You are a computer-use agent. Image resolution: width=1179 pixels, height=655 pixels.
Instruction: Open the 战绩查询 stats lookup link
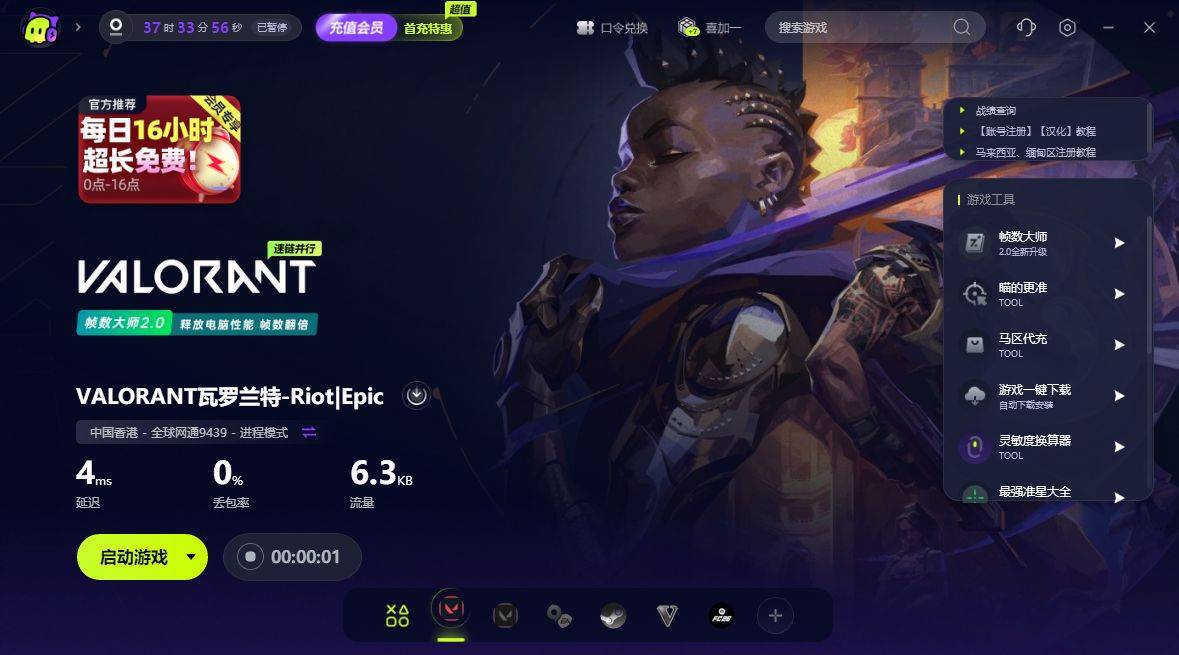pos(995,111)
